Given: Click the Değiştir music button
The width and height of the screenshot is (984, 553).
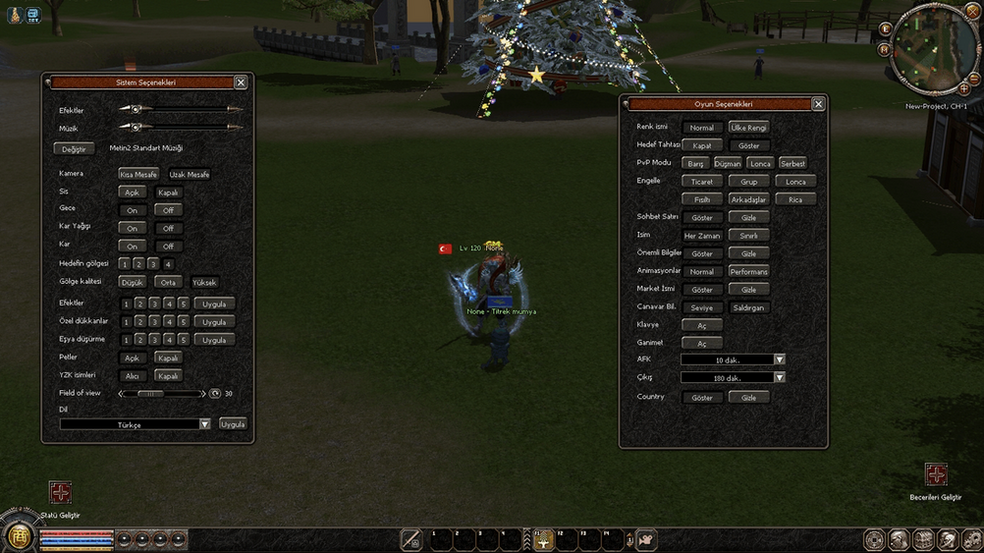Looking at the screenshot, I should pos(74,149).
